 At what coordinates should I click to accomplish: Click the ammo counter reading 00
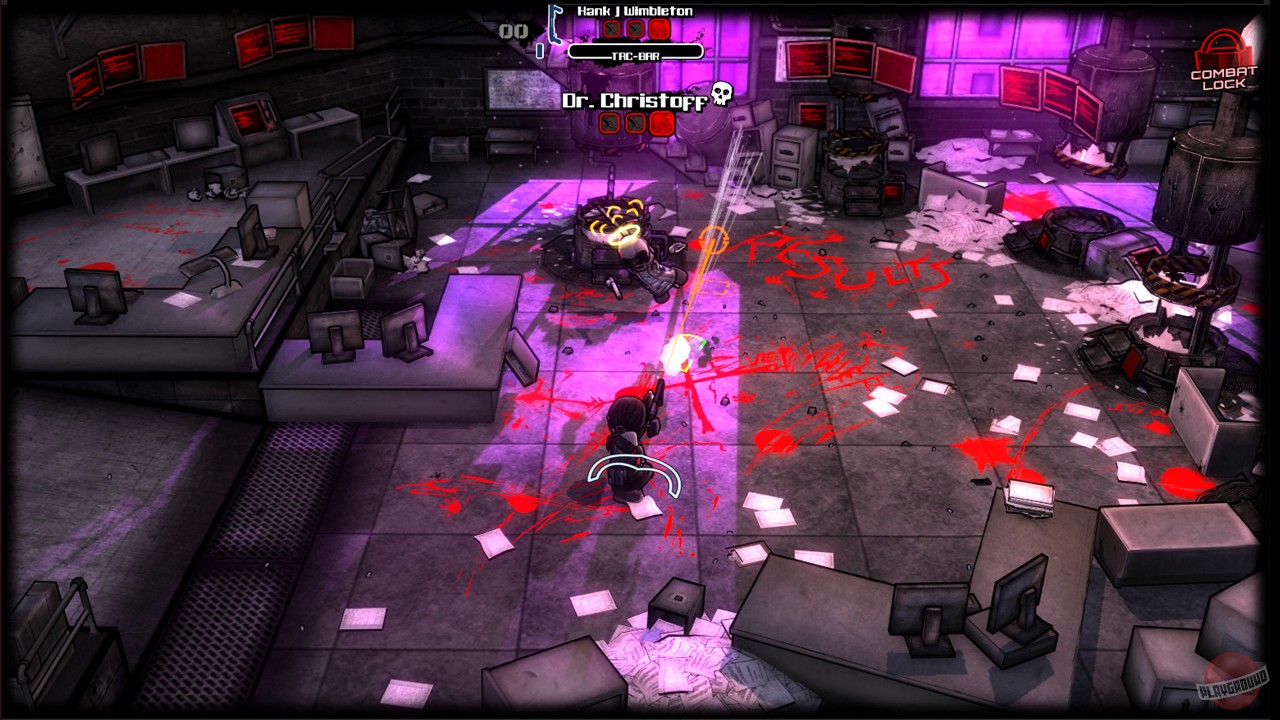(512, 30)
